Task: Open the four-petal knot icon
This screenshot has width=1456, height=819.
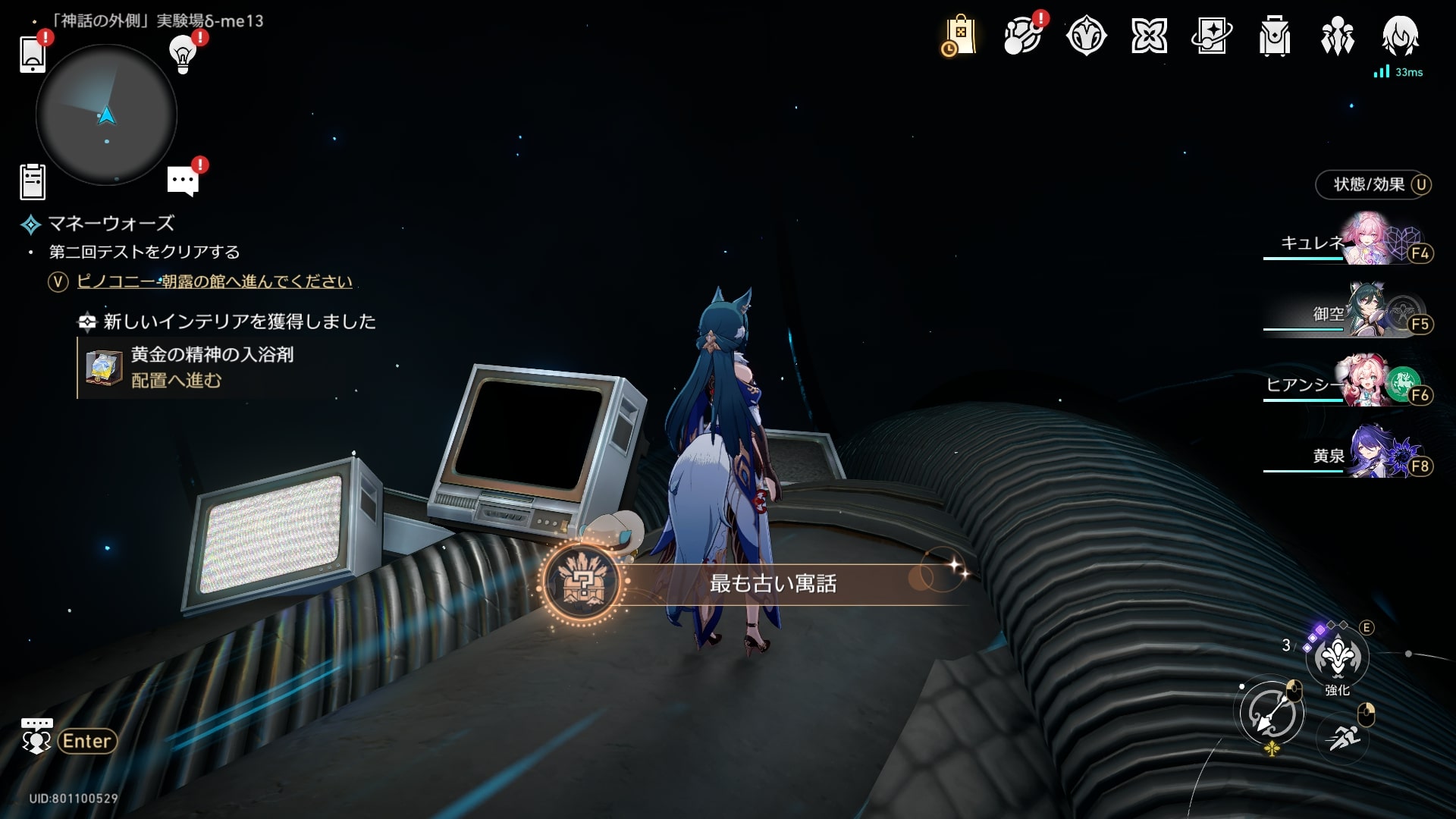Action: pyautogui.click(x=1149, y=36)
